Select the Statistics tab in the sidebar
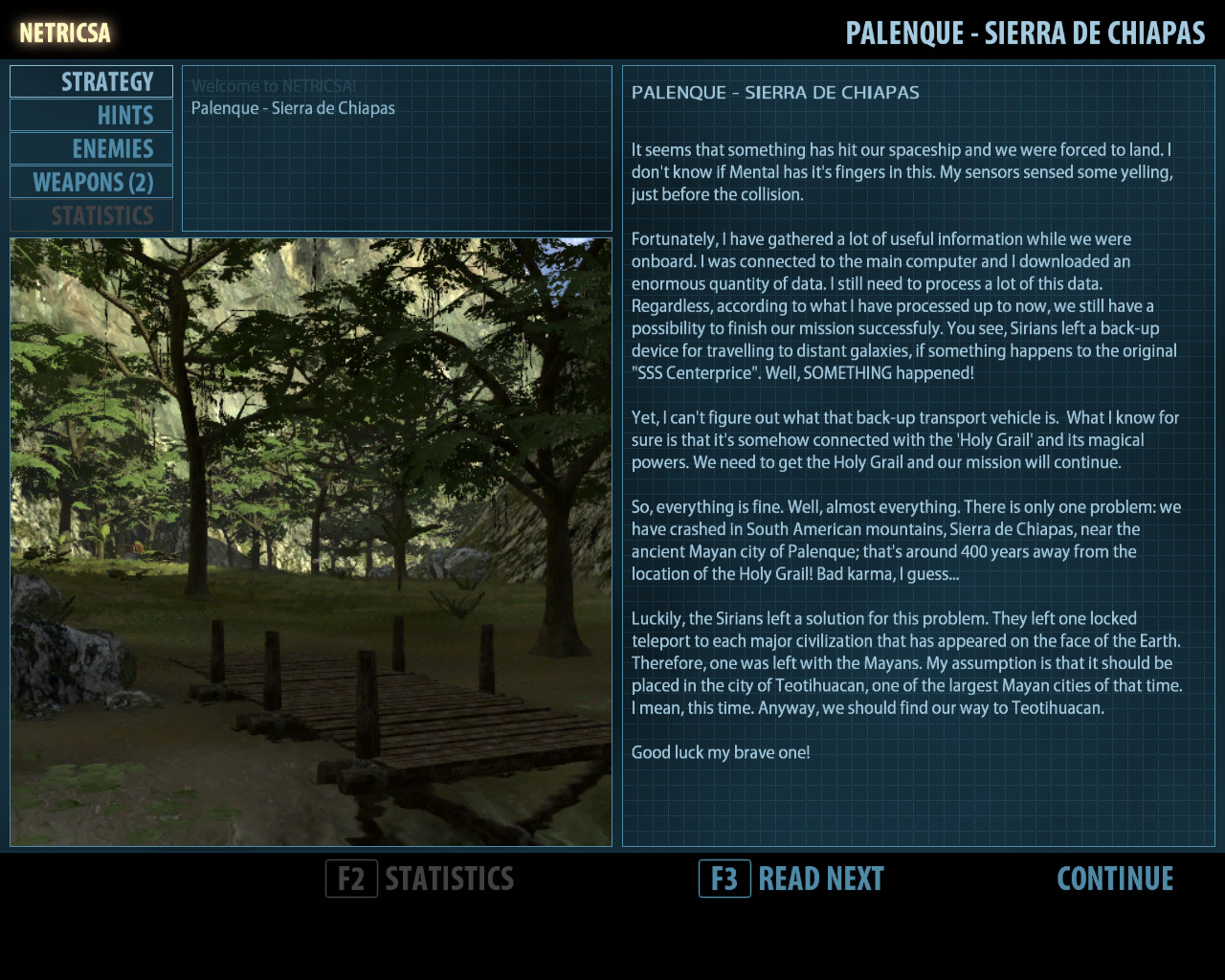Image resolution: width=1225 pixels, height=980 pixels. pyautogui.click(x=92, y=216)
